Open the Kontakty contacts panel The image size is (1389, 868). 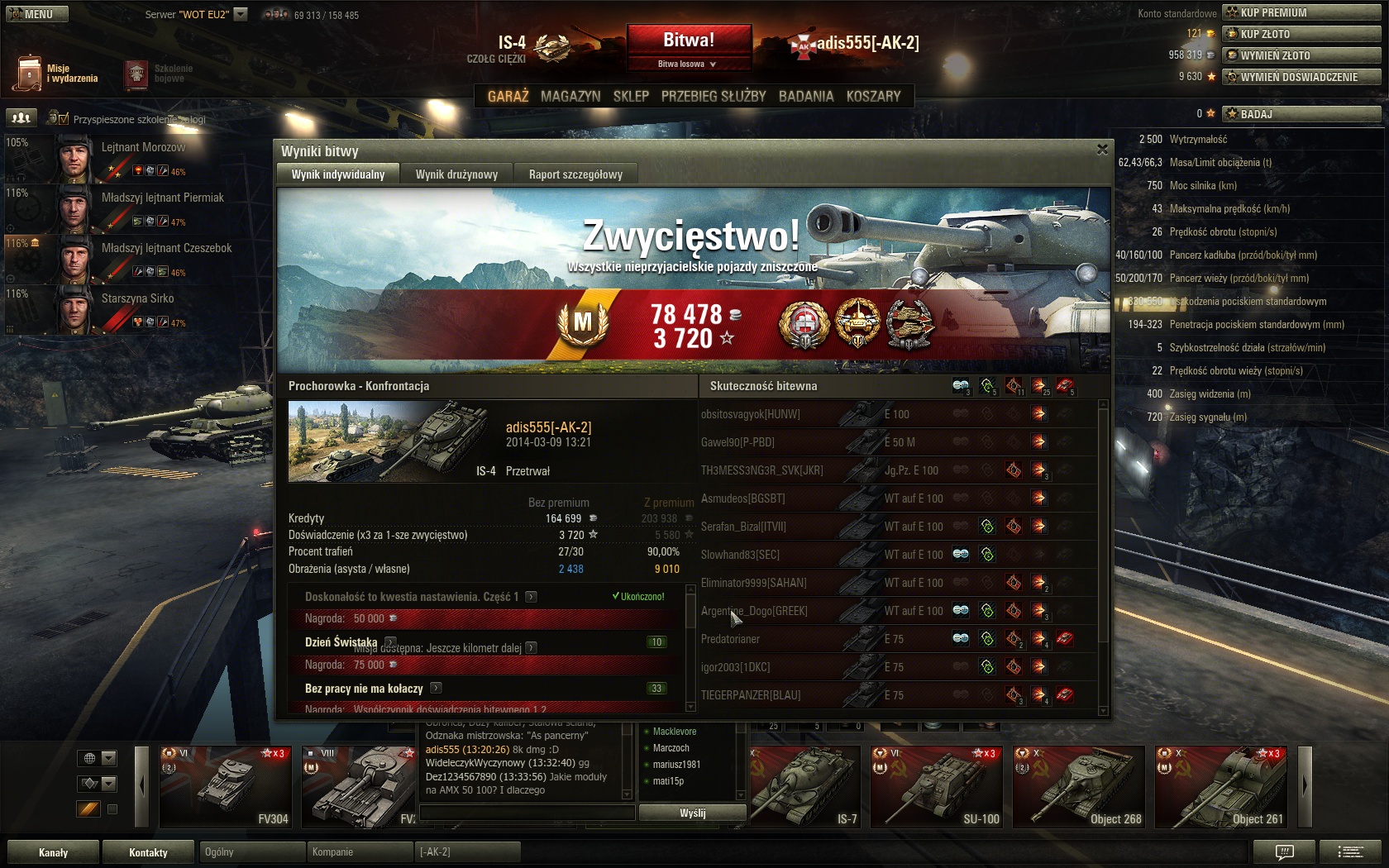click(x=148, y=852)
